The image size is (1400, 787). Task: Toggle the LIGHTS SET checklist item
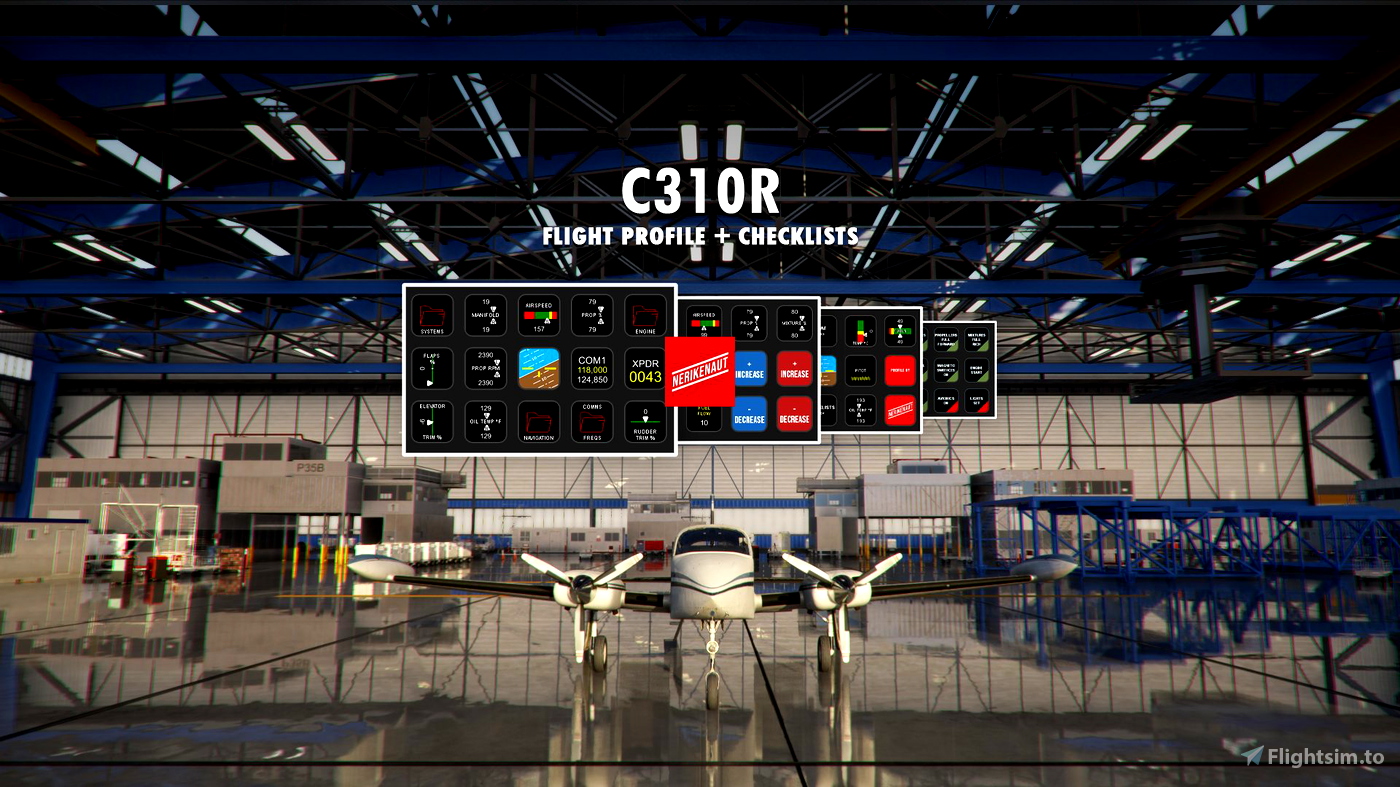(x=977, y=402)
